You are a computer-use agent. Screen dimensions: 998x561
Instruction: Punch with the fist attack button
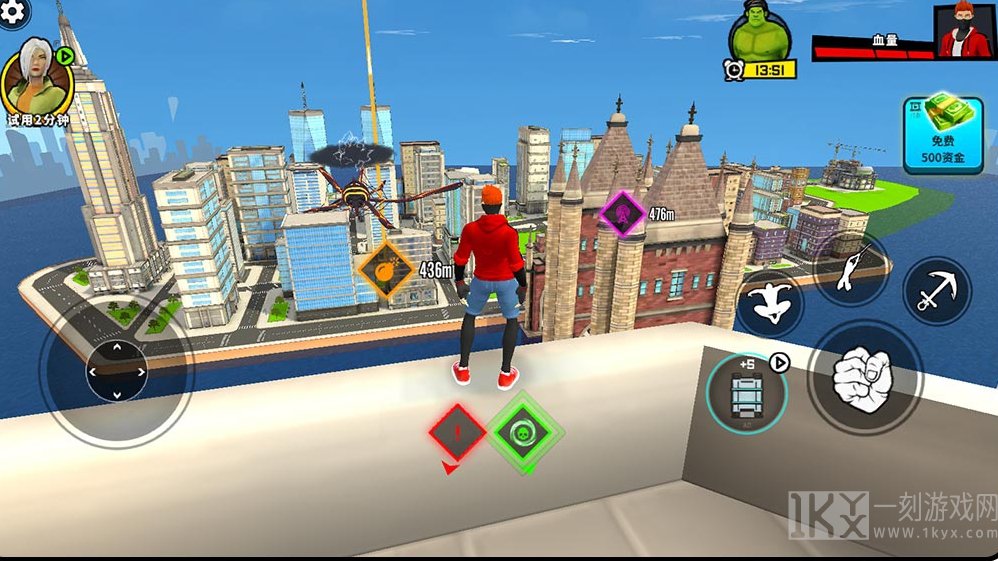(x=863, y=376)
